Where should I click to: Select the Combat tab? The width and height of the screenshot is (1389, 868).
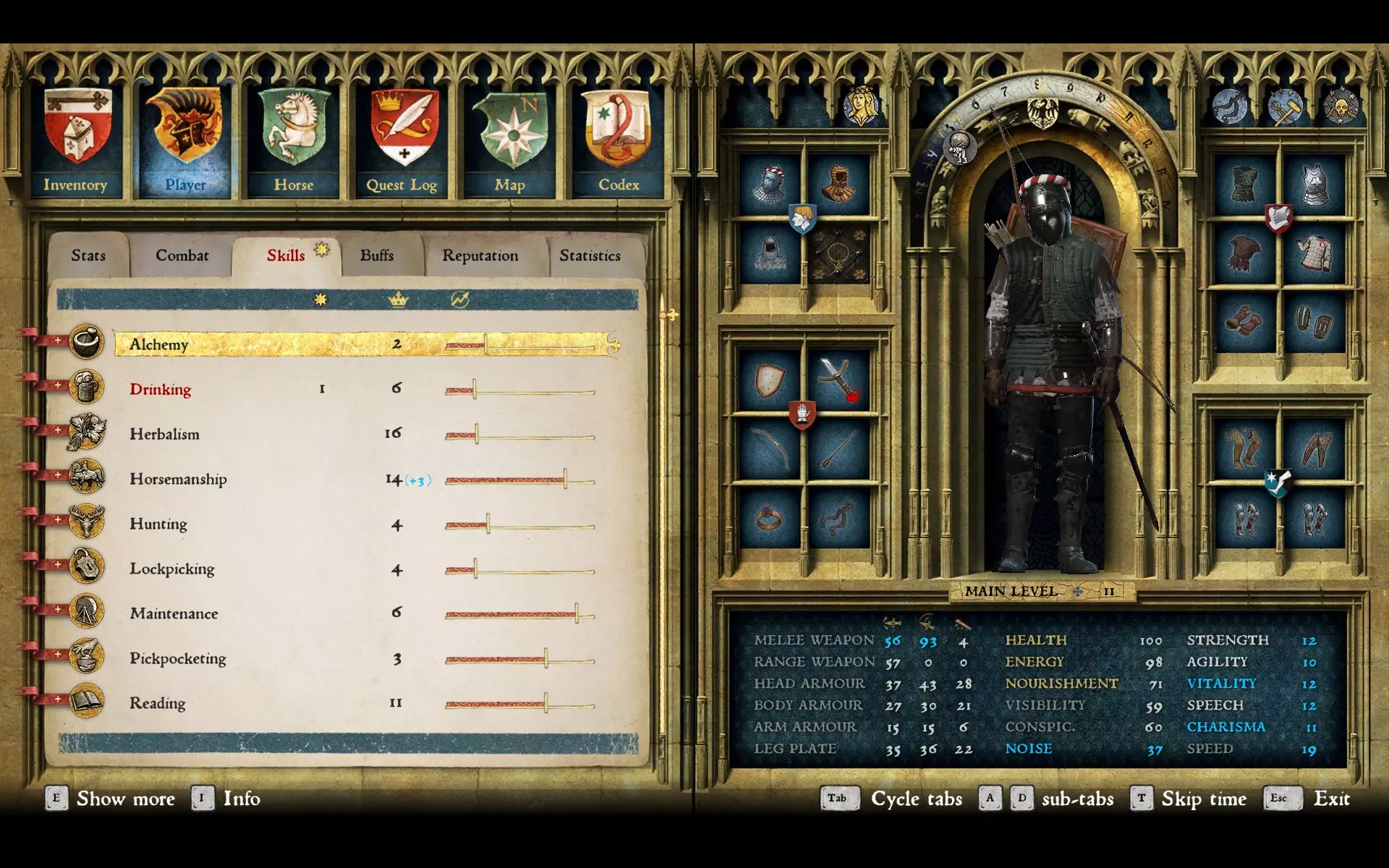(x=182, y=255)
